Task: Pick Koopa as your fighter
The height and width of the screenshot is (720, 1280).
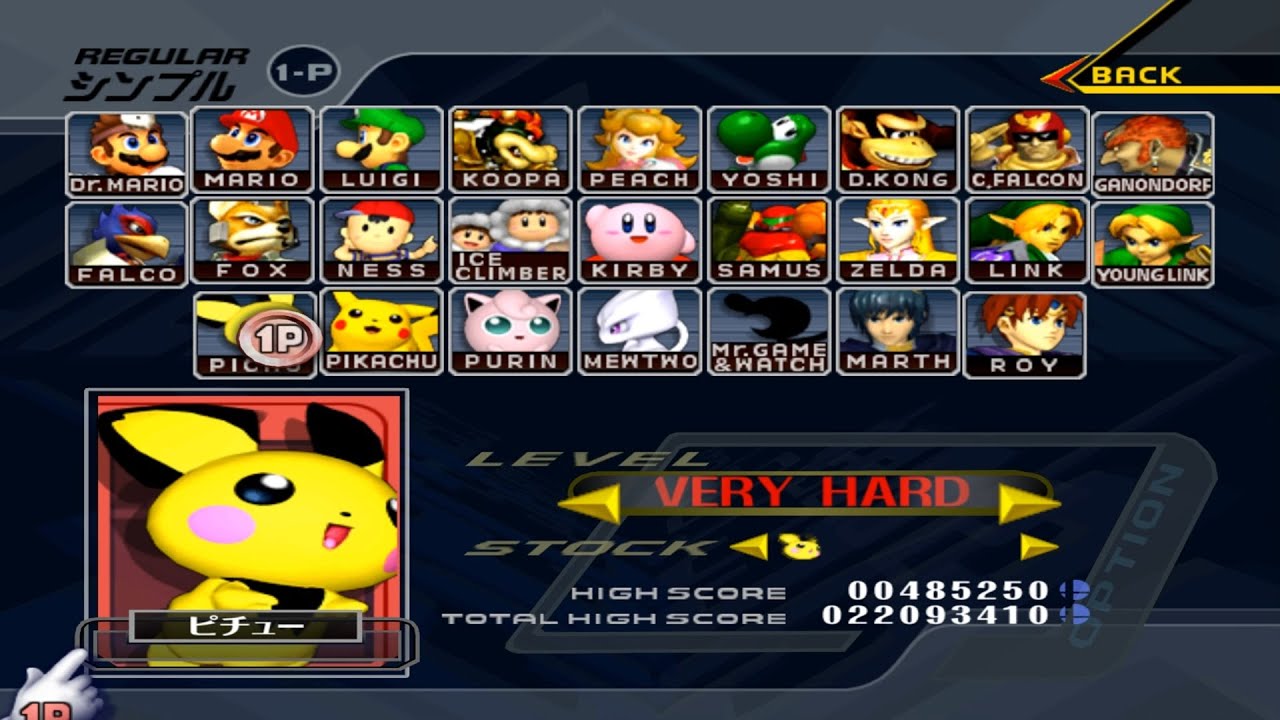Action: tap(511, 148)
